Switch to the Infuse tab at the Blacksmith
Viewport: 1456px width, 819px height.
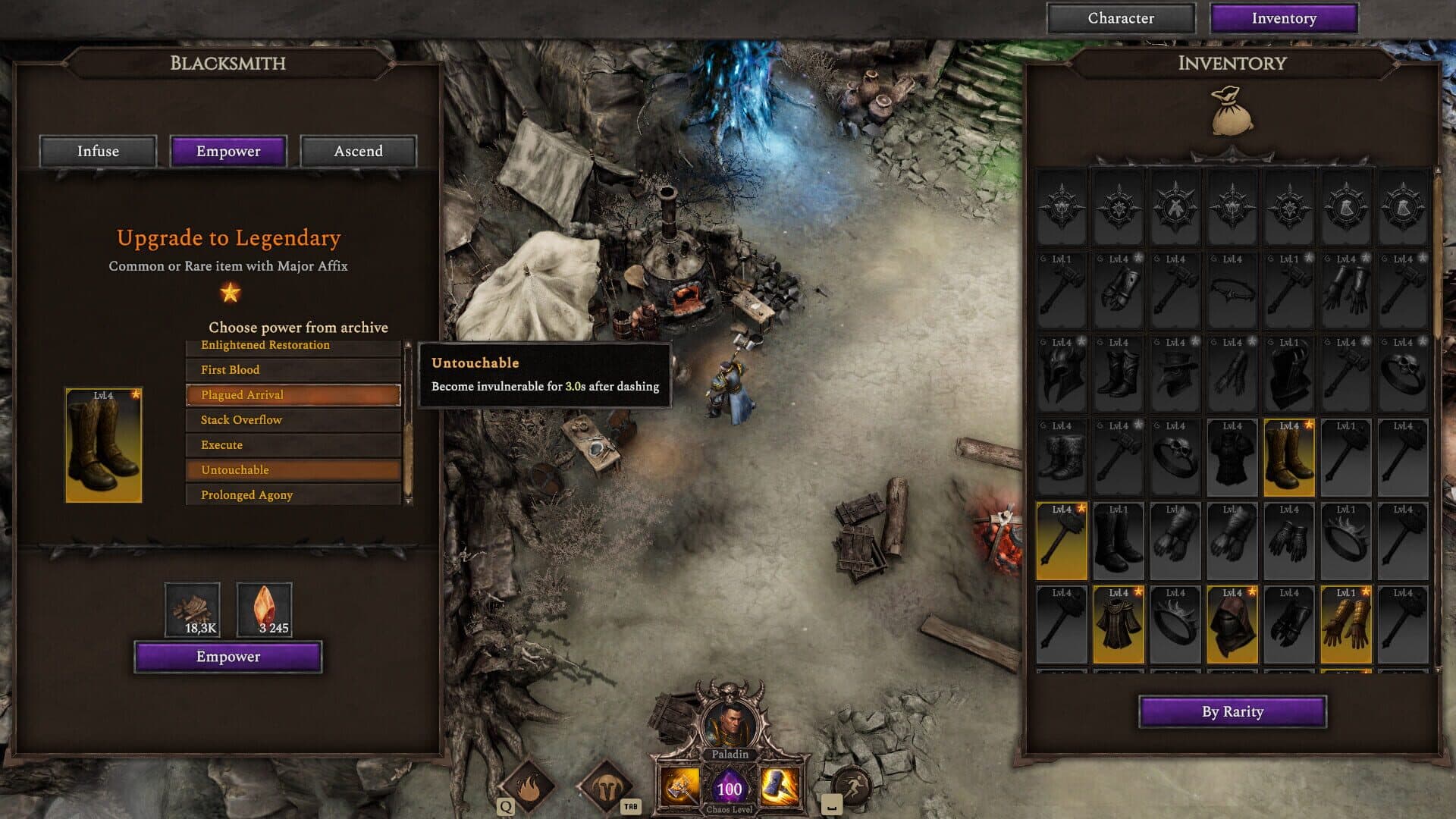[97, 151]
